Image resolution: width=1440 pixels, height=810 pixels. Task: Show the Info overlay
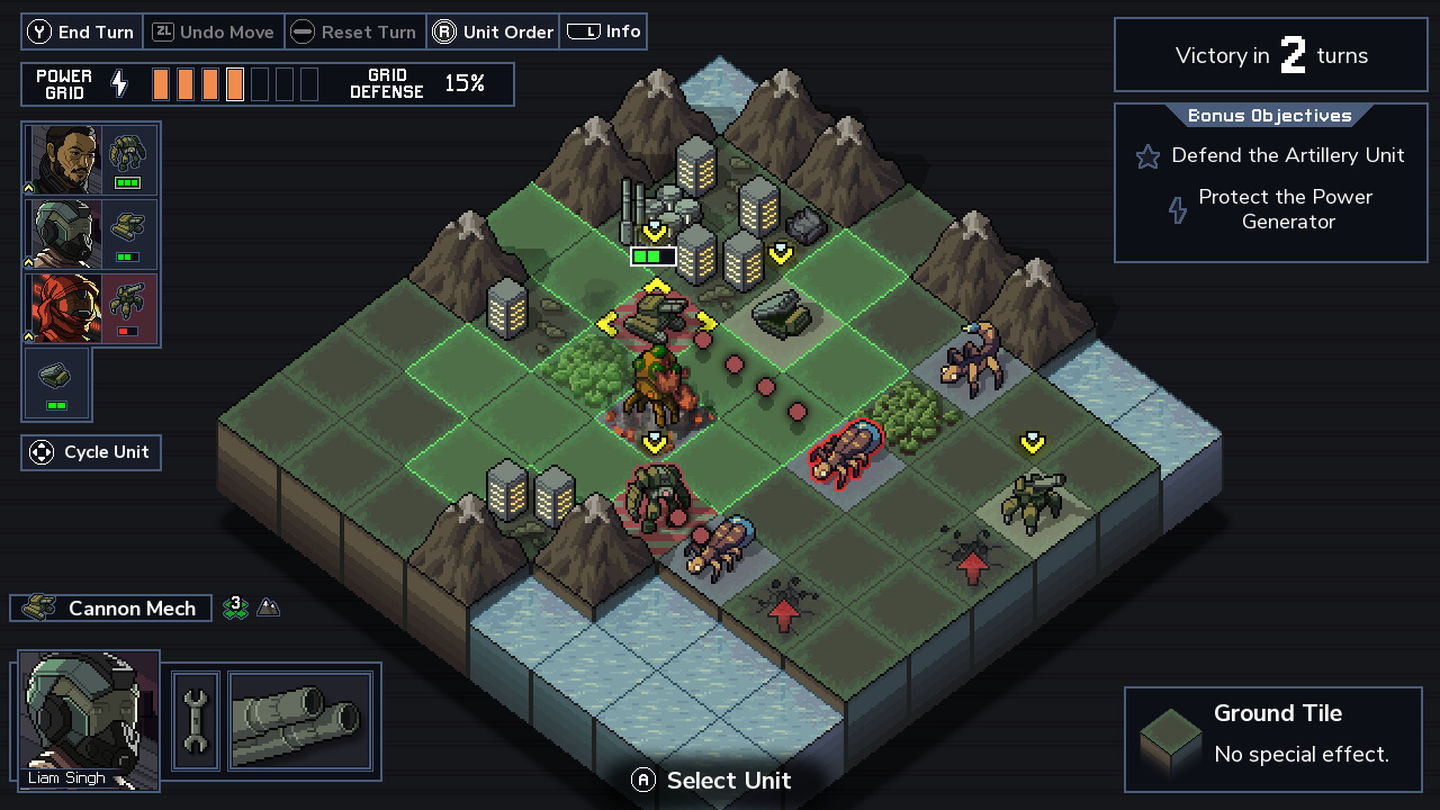point(604,32)
